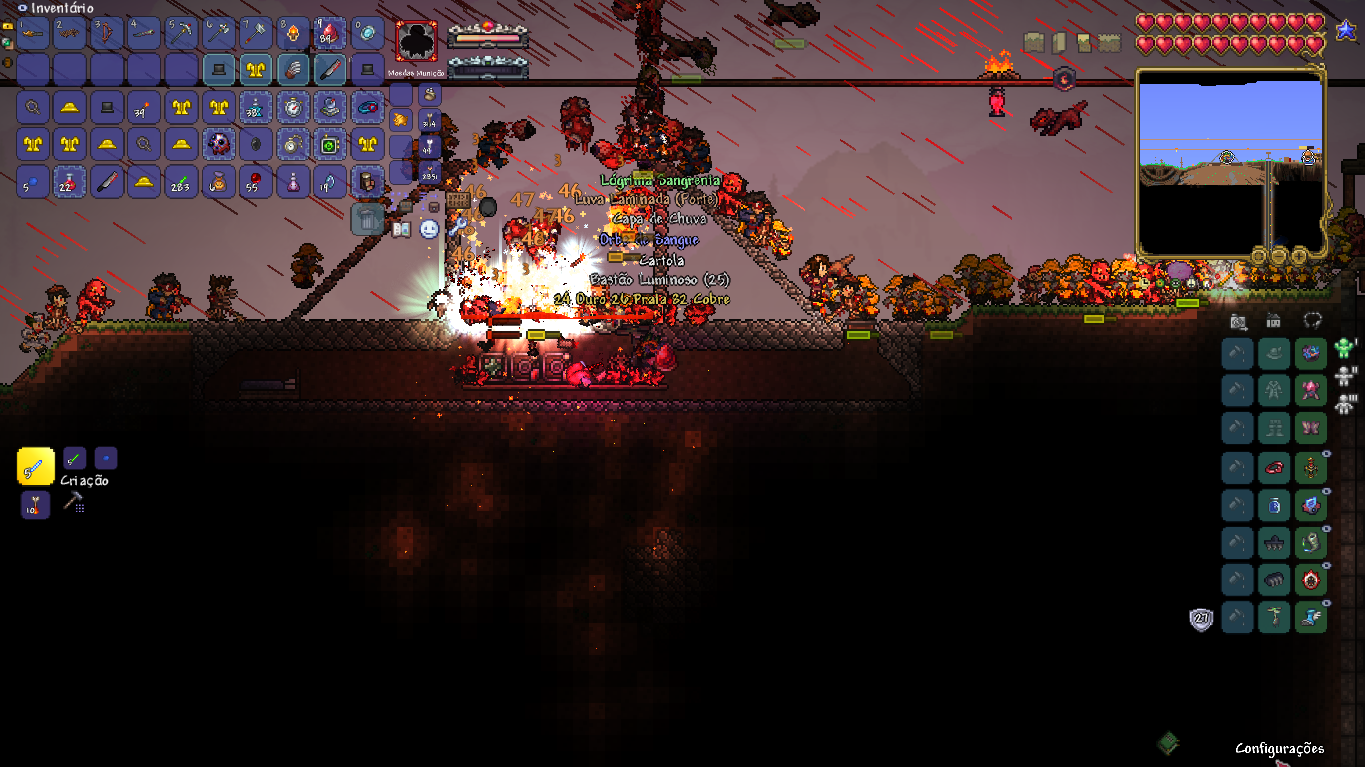Toggle the hotbar padlock icon
Image resolution: width=1365 pixels, height=767 pixels.
click(8, 27)
